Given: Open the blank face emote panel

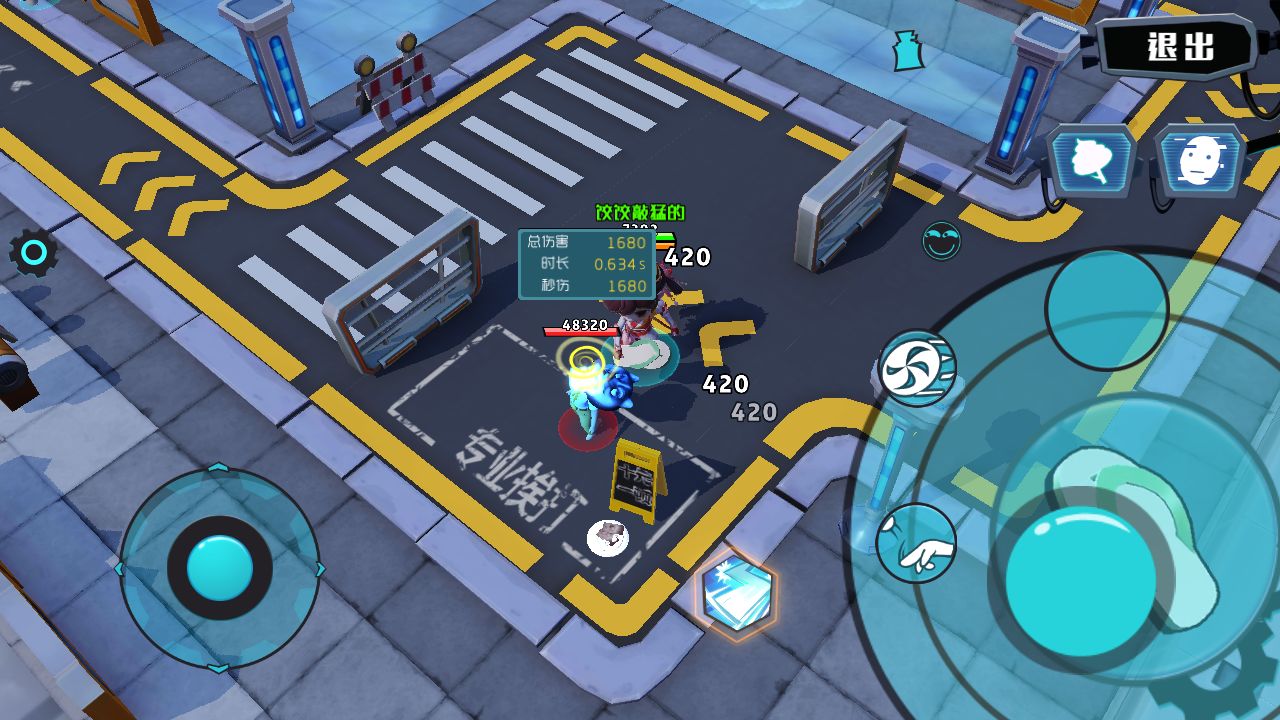Looking at the screenshot, I should (x=1199, y=160).
